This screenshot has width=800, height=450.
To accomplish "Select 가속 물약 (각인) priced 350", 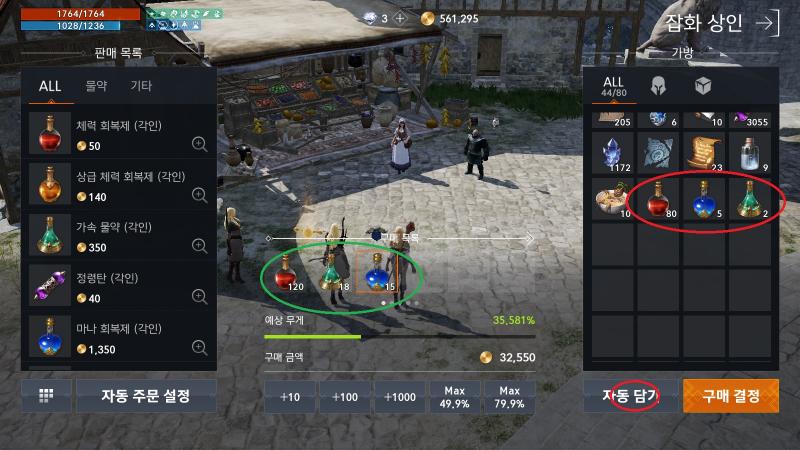I will (x=118, y=235).
